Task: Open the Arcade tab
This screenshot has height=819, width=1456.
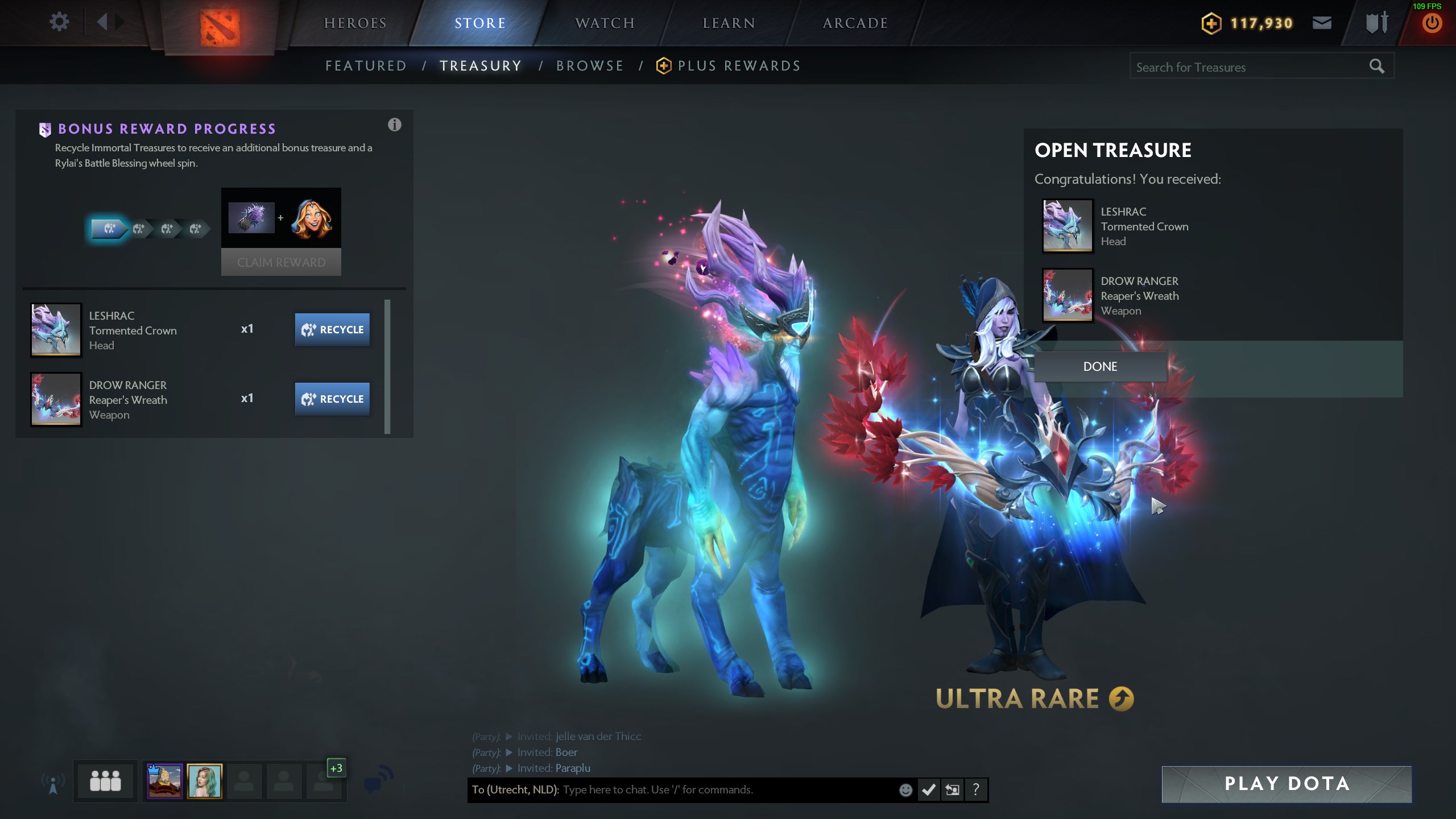Action: point(855,23)
